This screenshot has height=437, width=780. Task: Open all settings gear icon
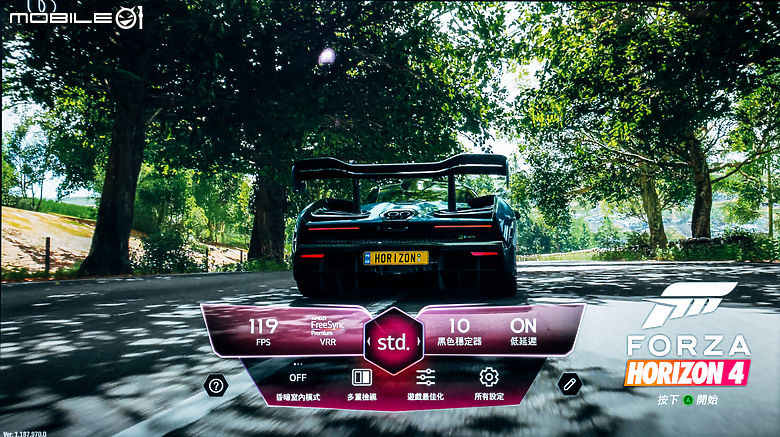[x=488, y=384]
